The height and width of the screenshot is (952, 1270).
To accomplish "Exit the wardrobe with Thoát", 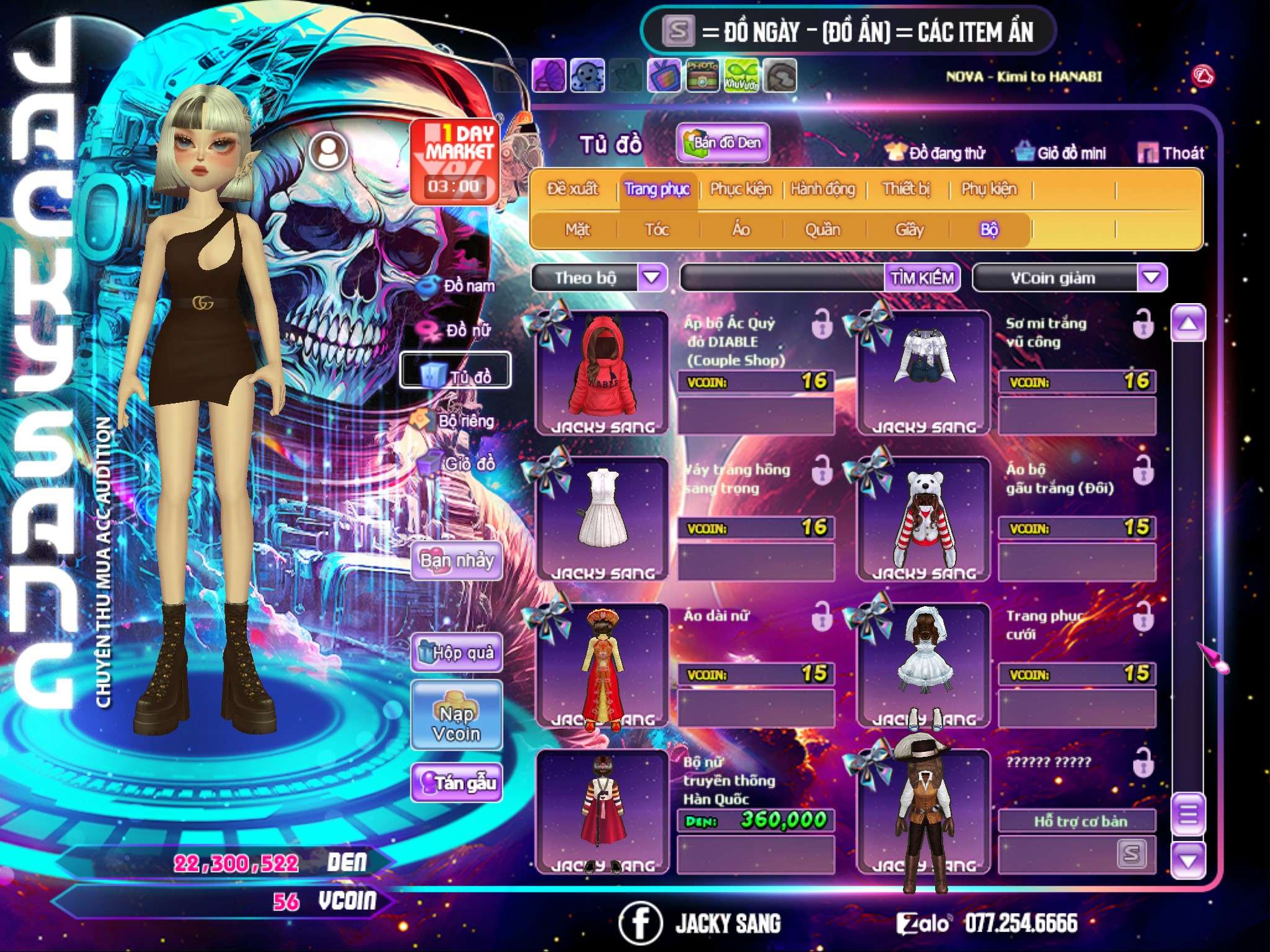I will [1171, 153].
